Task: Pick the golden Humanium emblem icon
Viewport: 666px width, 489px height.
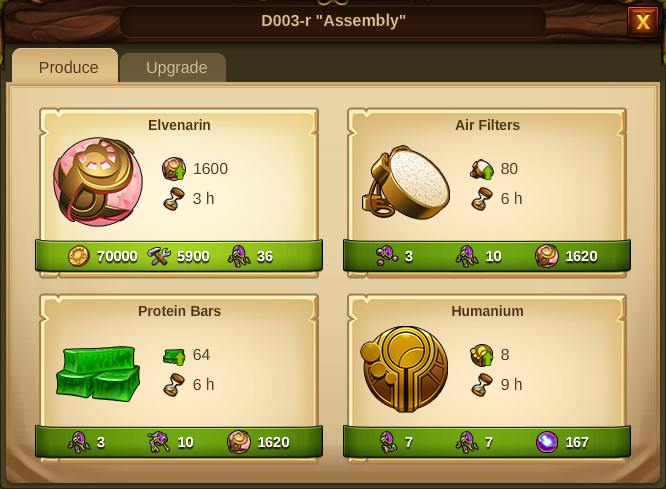Action: tap(405, 369)
